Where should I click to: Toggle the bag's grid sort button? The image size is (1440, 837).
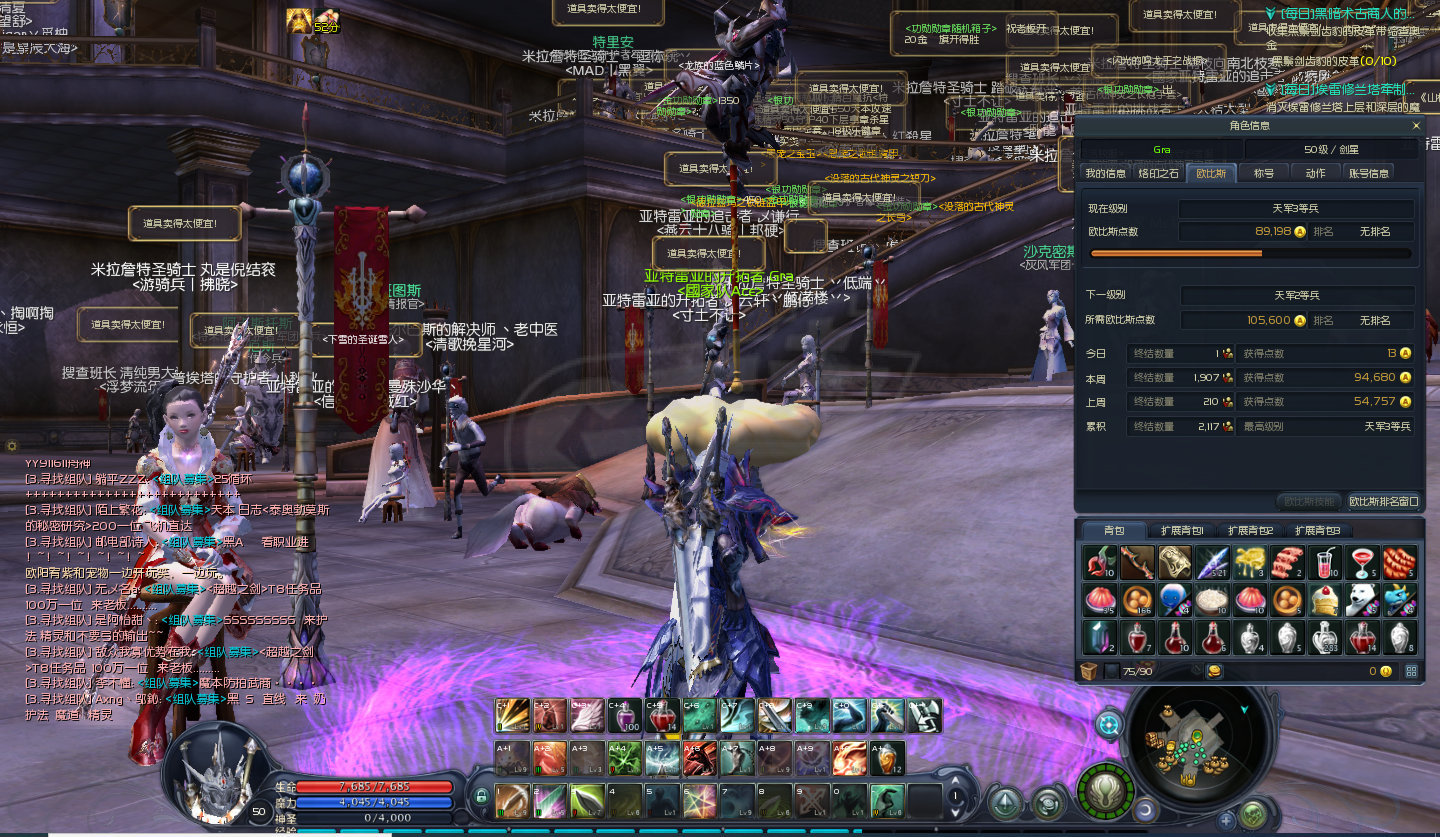(x=1411, y=671)
